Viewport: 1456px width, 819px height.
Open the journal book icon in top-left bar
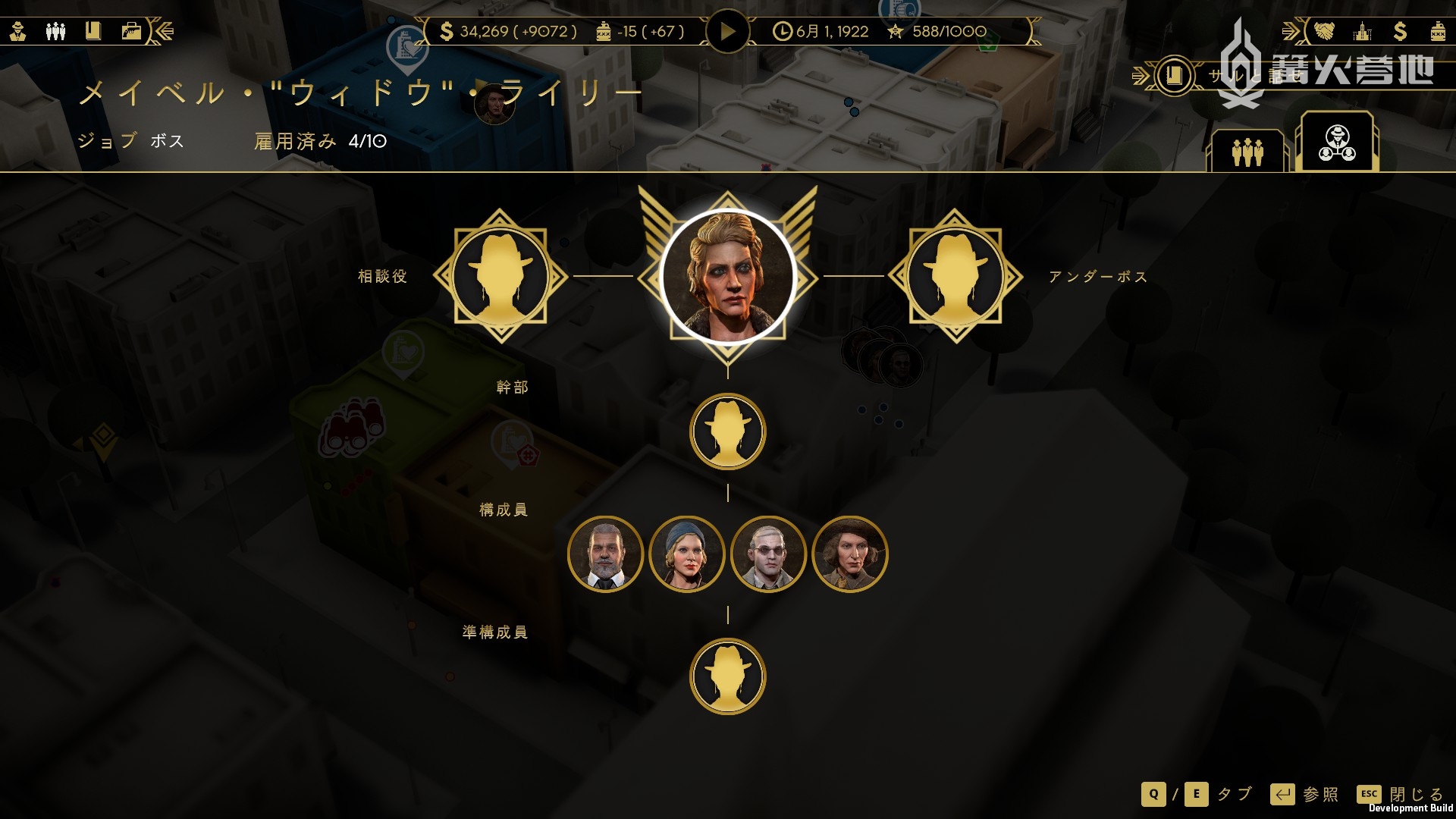click(x=93, y=31)
